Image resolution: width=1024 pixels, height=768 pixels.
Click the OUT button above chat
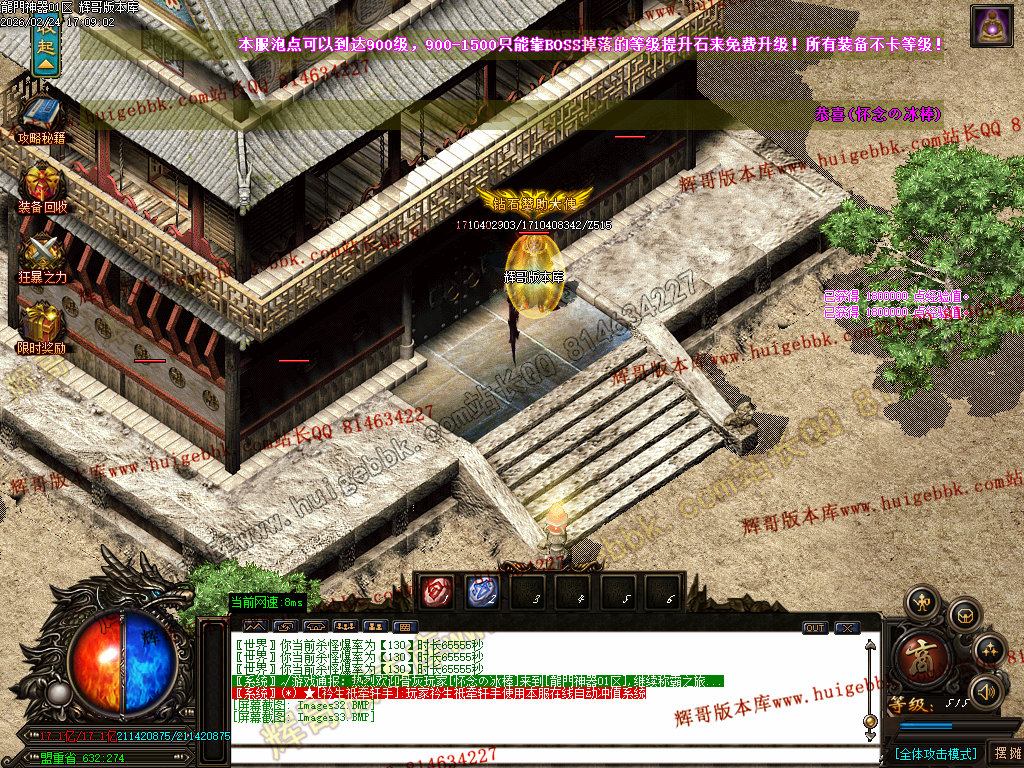tap(815, 628)
